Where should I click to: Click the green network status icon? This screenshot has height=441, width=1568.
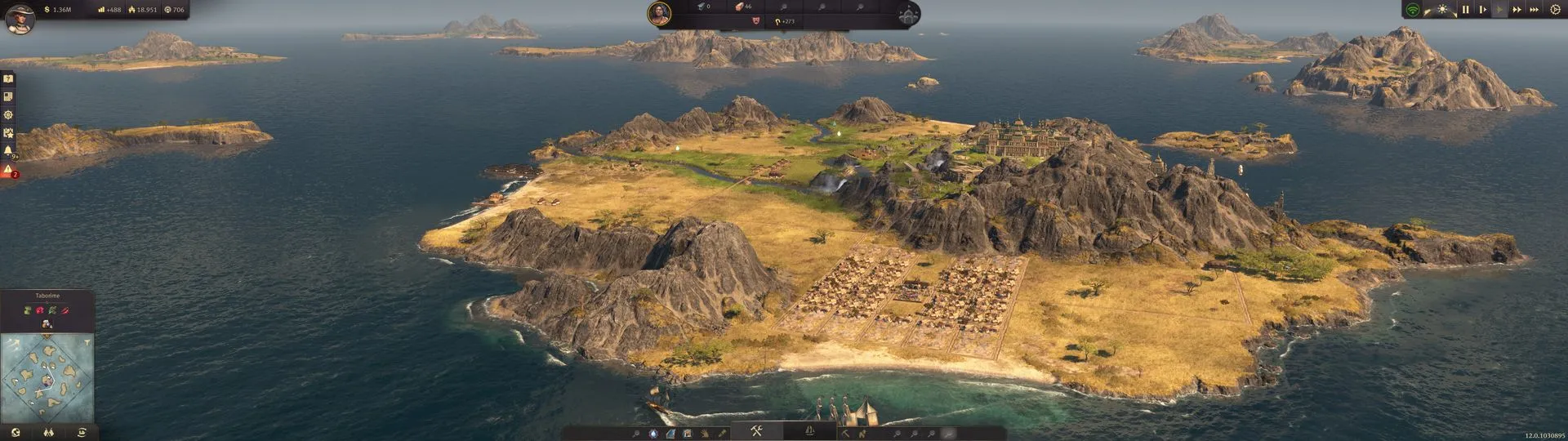click(x=1413, y=10)
